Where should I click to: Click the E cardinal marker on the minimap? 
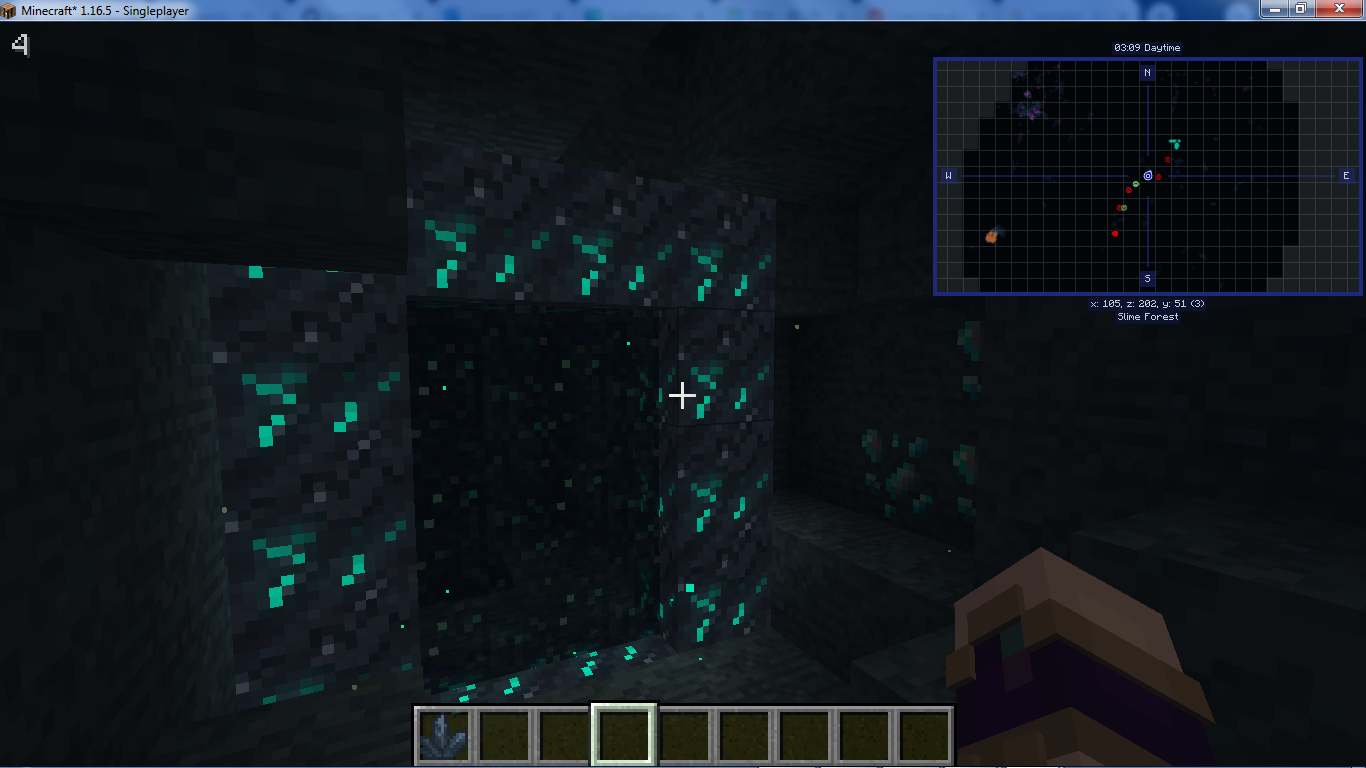[1349, 175]
